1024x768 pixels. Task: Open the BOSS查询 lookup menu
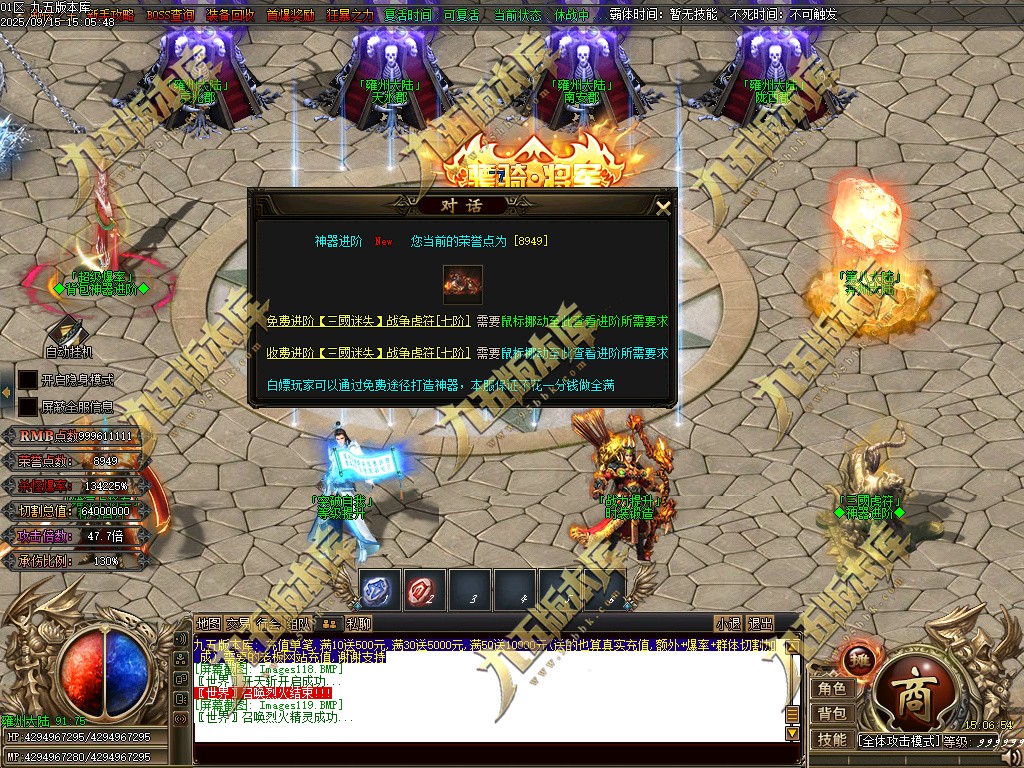(x=171, y=15)
